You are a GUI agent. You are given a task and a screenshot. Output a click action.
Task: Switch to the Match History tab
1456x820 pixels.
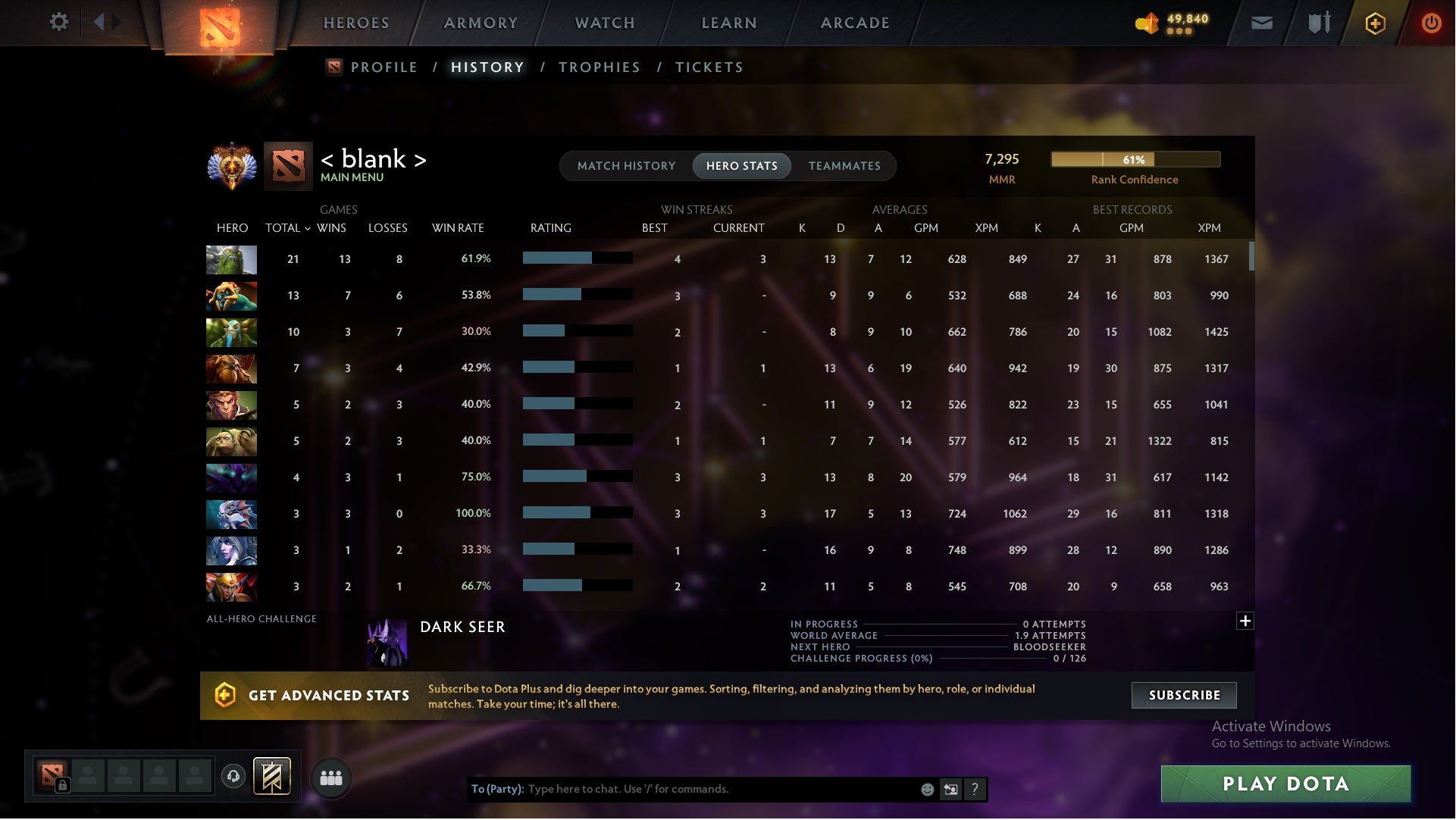tap(626, 165)
